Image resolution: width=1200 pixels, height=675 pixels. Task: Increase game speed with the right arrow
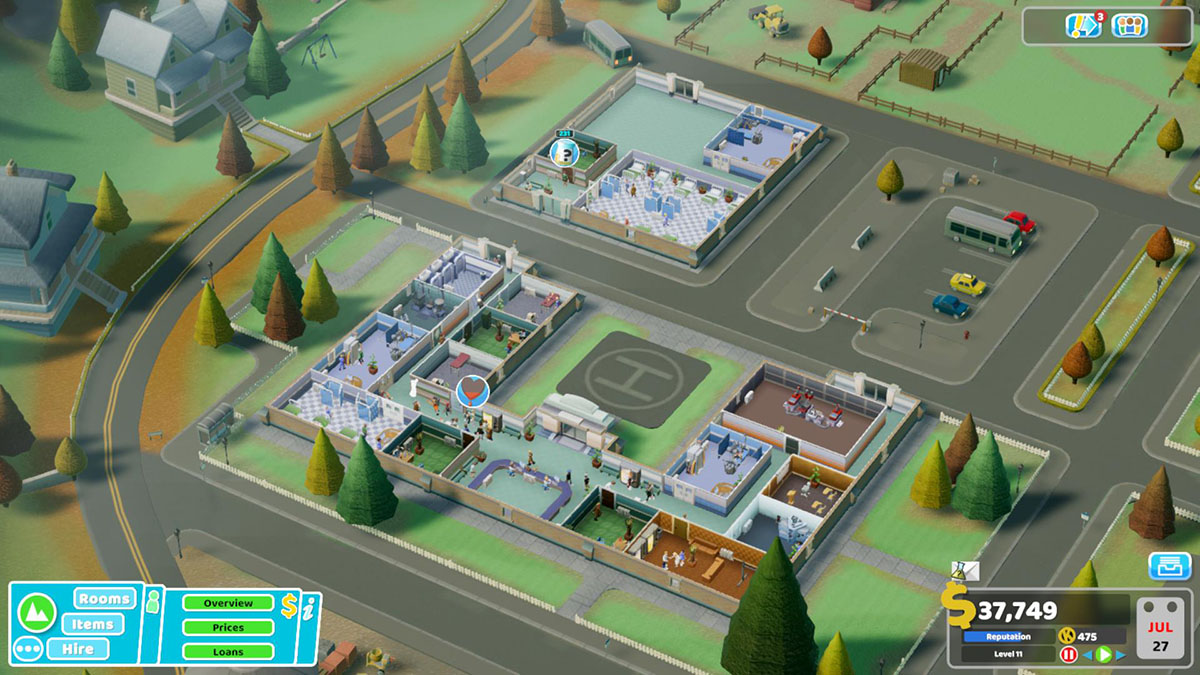coord(1120,655)
